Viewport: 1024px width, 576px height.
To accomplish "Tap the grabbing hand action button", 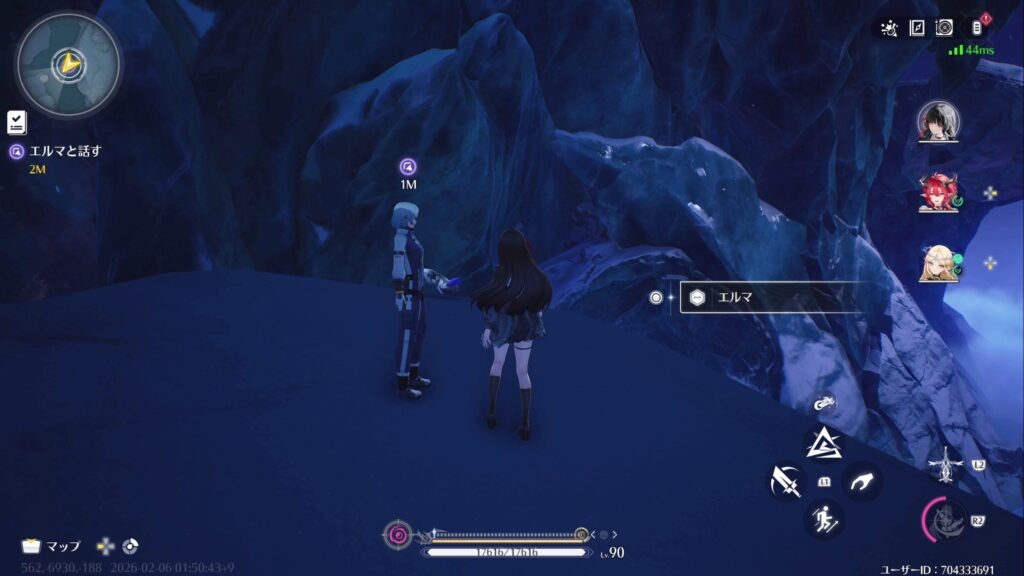I will coord(861,482).
